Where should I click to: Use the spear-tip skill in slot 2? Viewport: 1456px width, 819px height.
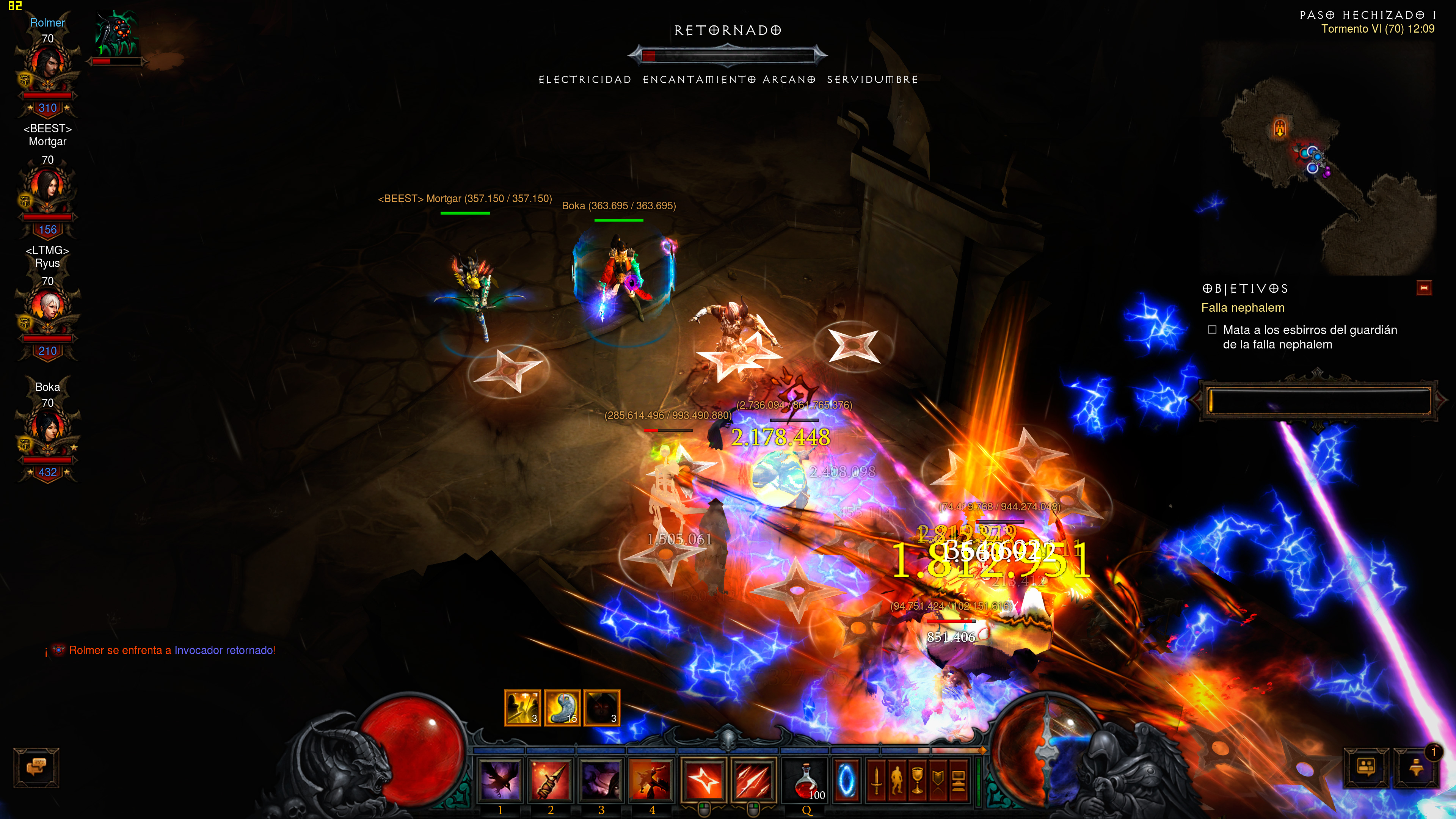coord(550,781)
